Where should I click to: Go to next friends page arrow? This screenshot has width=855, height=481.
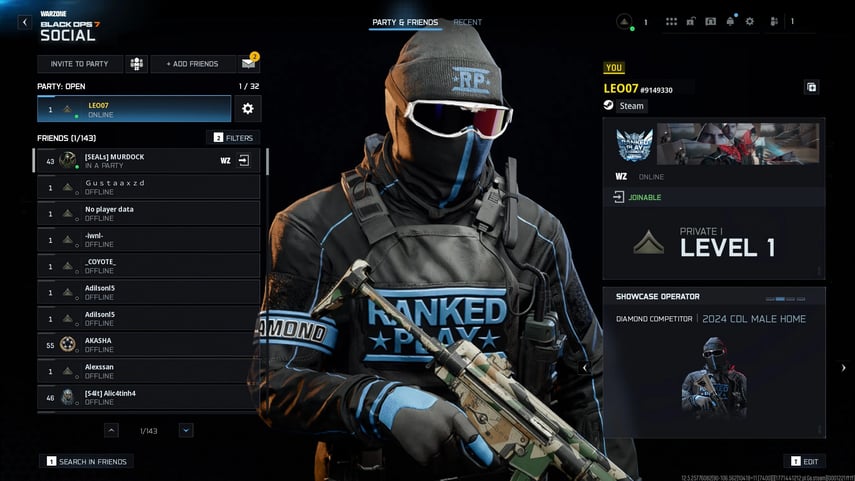[186, 430]
